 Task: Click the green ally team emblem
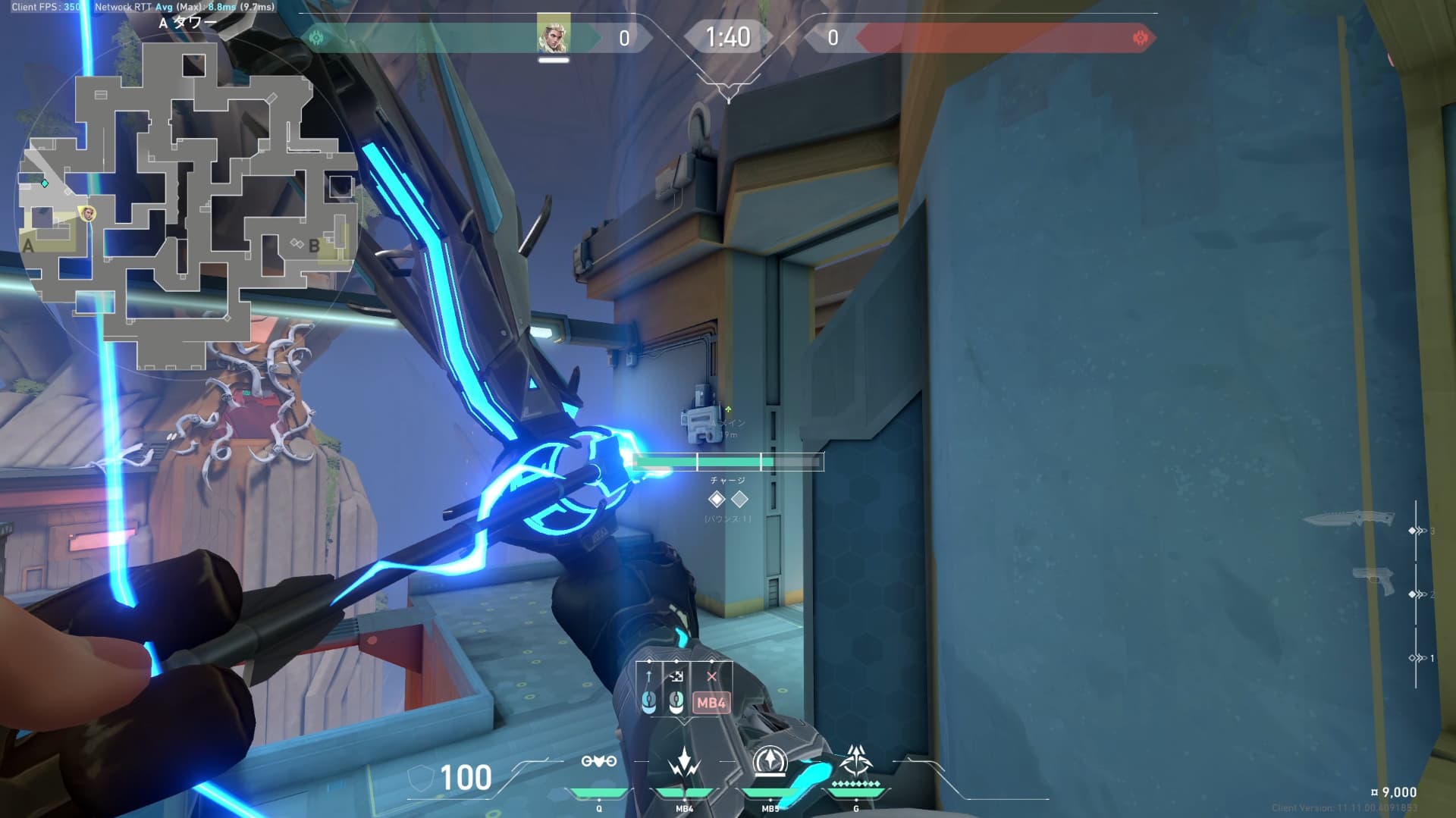(316, 38)
